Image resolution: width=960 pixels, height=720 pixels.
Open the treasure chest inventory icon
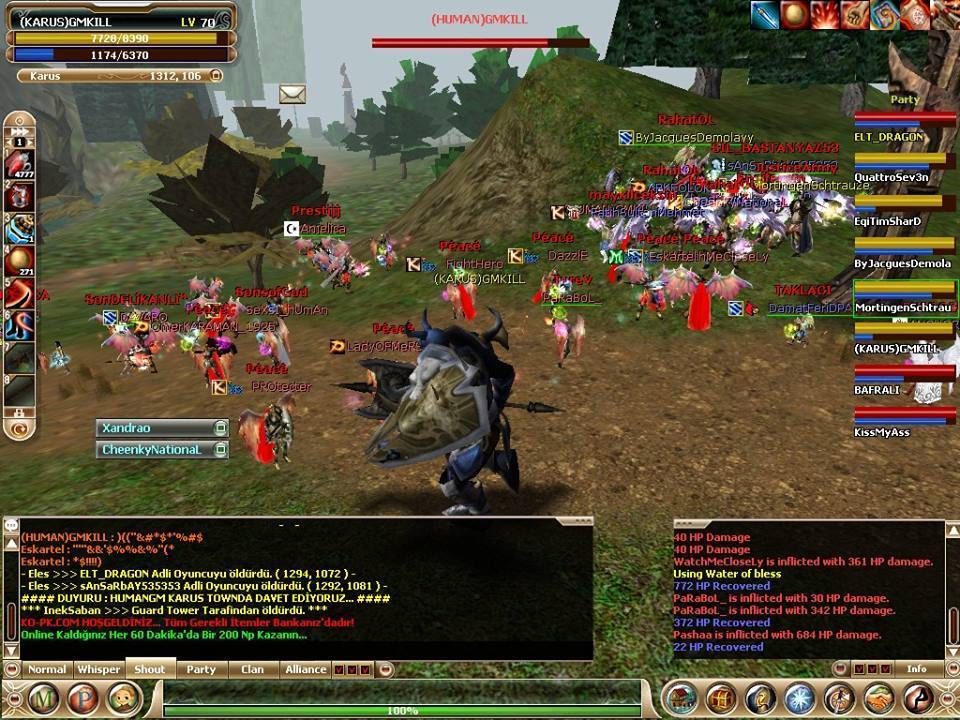tap(720, 698)
